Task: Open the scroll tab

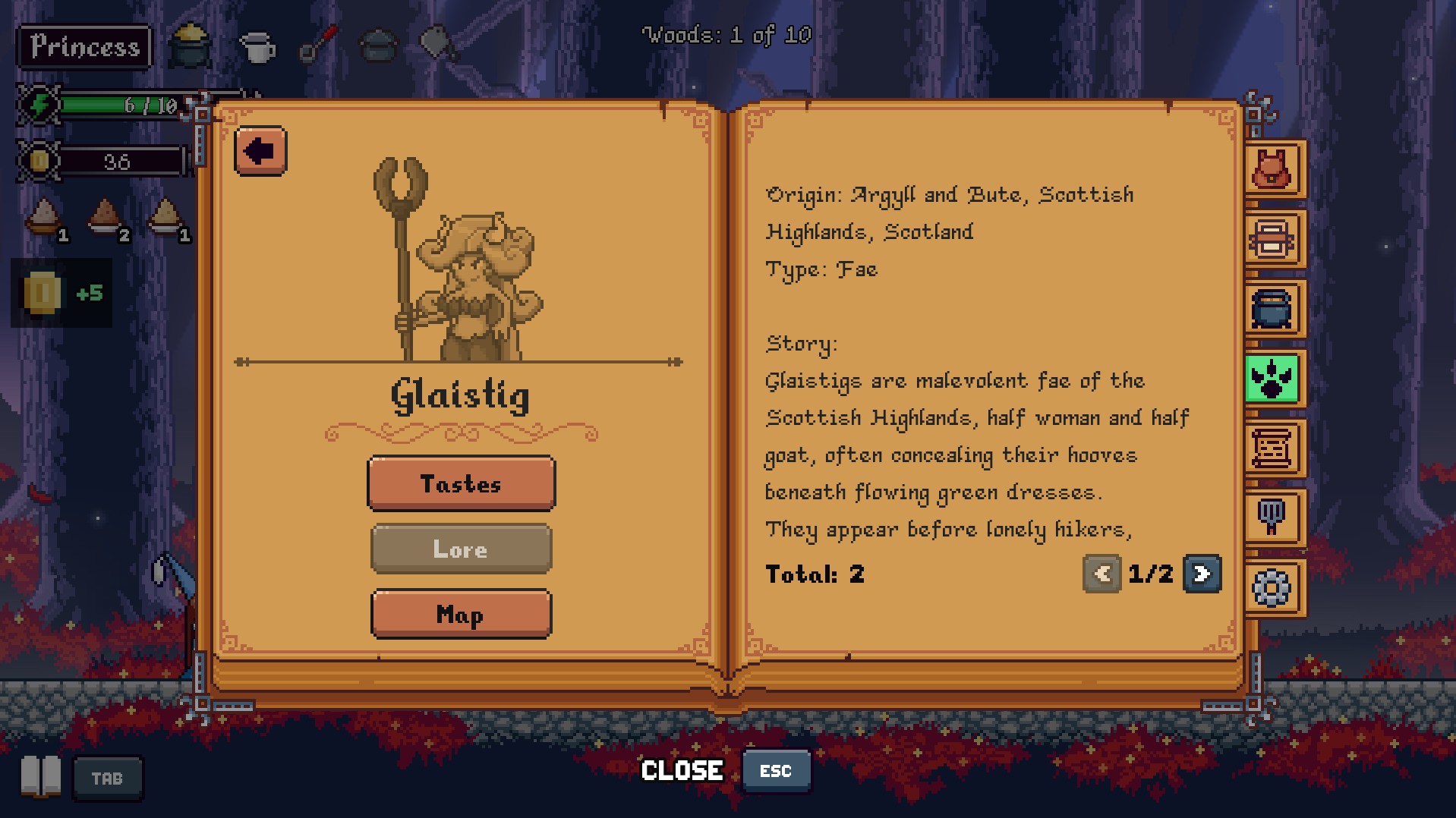Action: click(1273, 448)
